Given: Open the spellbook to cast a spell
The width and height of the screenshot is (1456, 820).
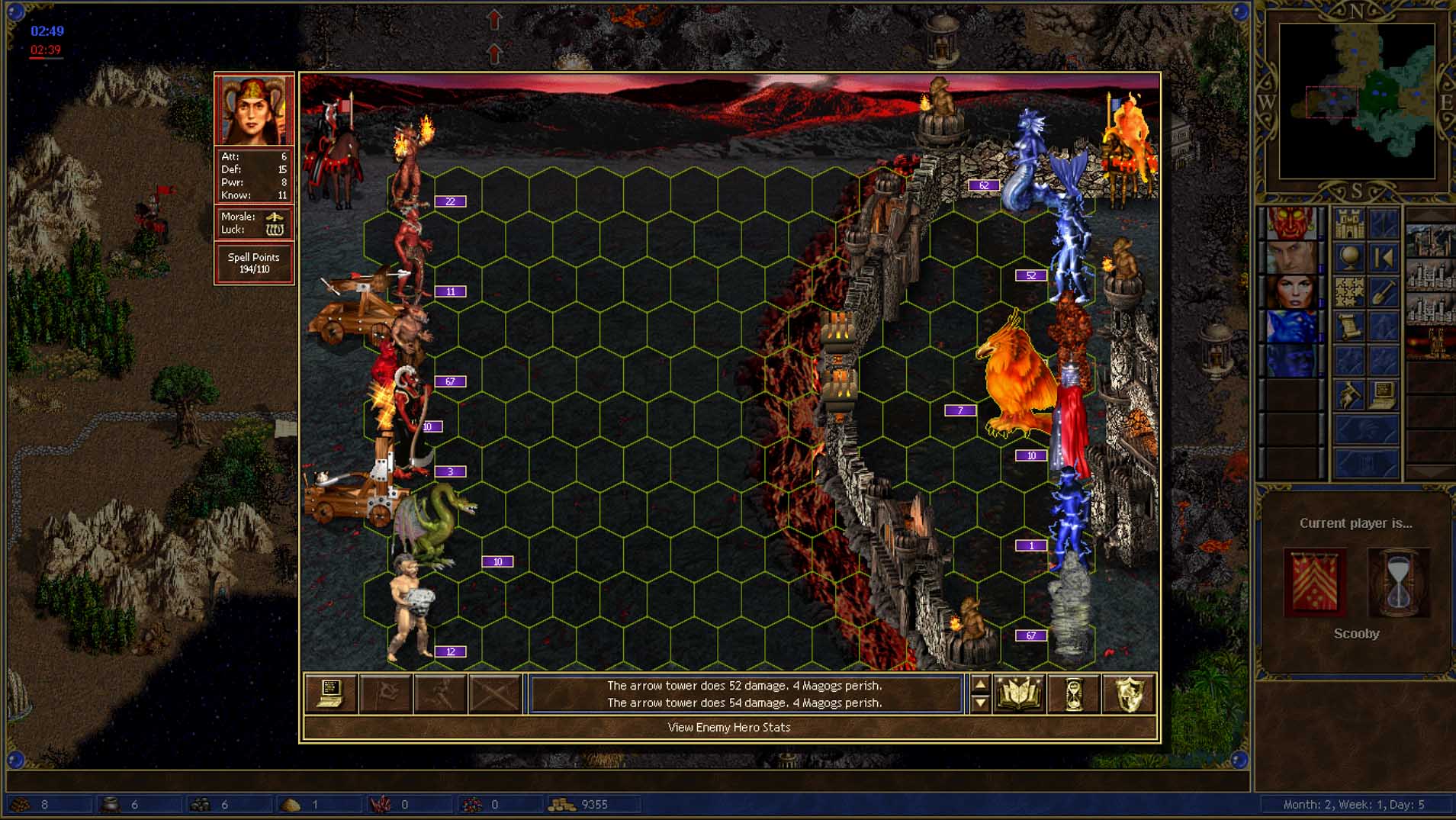Looking at the screenshot, I should pyautogui.click(x=1018, y=693).
